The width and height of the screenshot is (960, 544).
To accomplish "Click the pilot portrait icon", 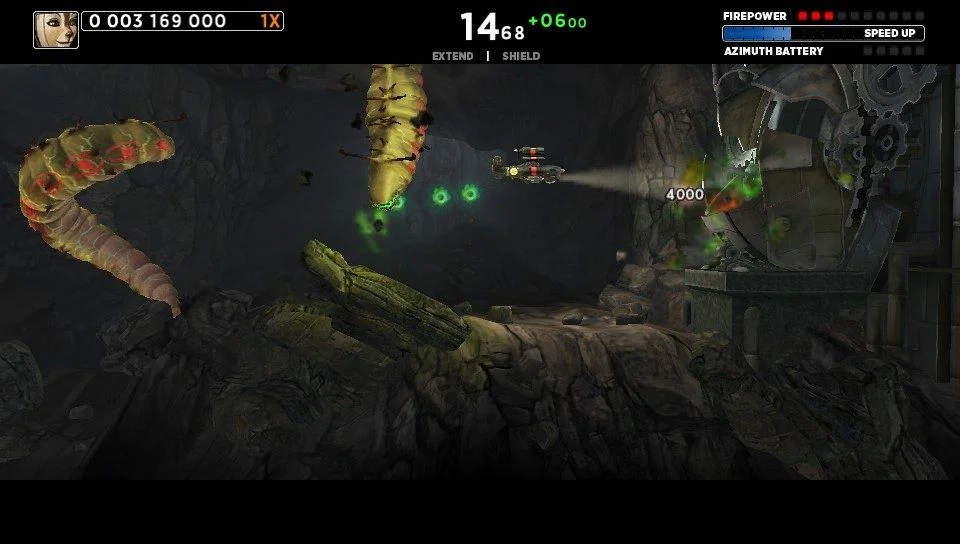I will pos(56,30).
